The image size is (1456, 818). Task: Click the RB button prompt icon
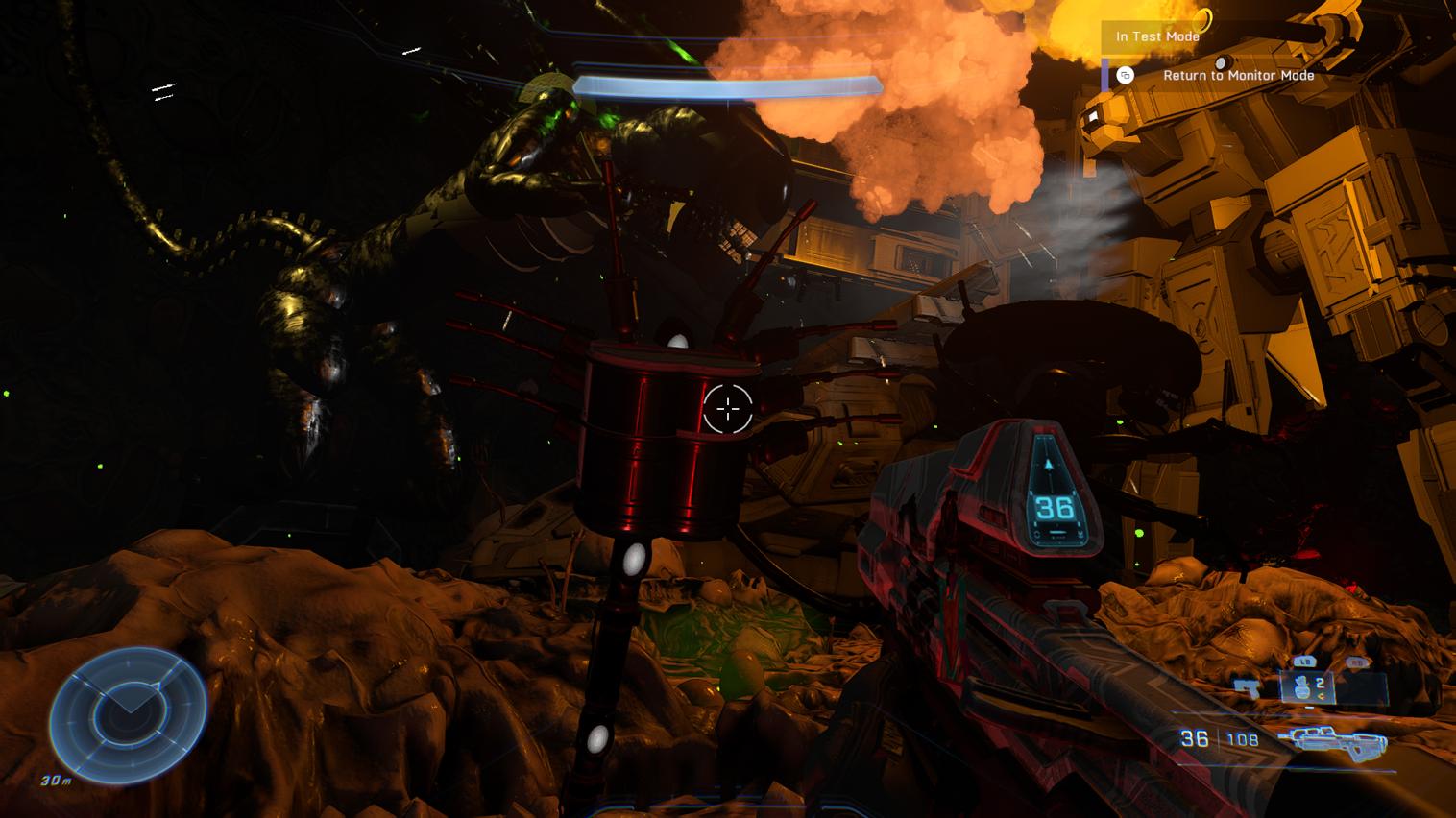[1358, 661]
